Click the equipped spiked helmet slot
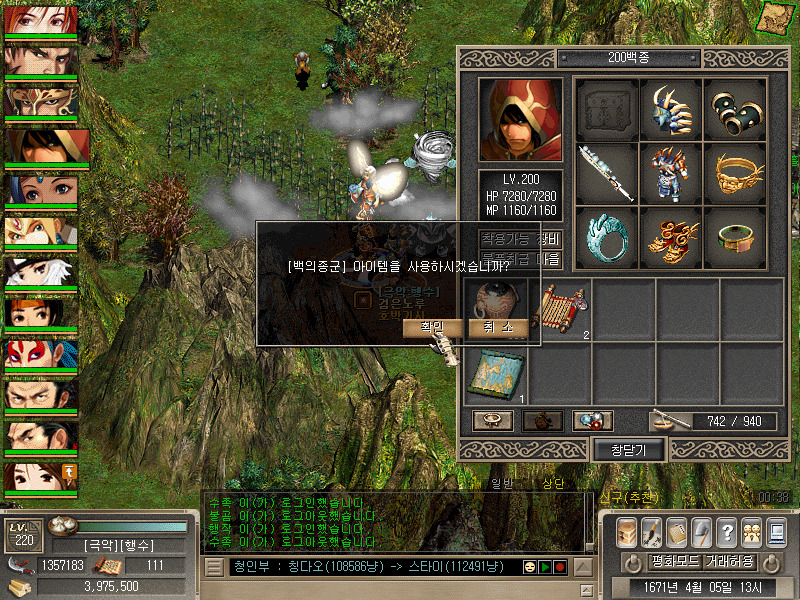Image resolution: width=800 pixels, height=600 pixels. (670, 108)
